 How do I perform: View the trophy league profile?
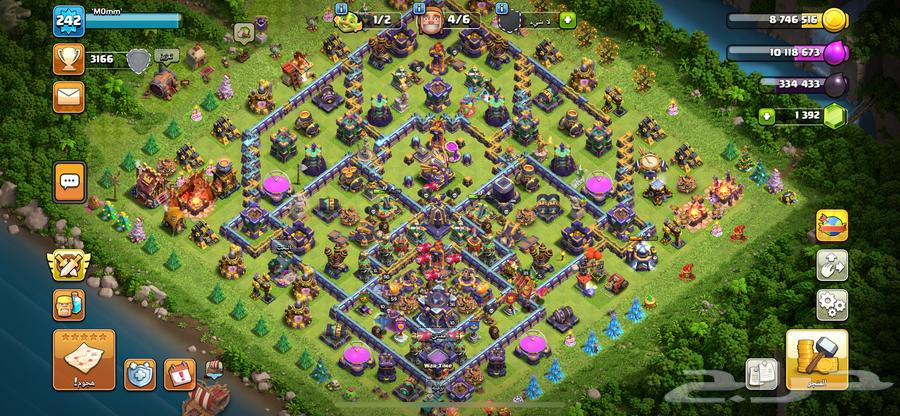[x=70, y=59]
